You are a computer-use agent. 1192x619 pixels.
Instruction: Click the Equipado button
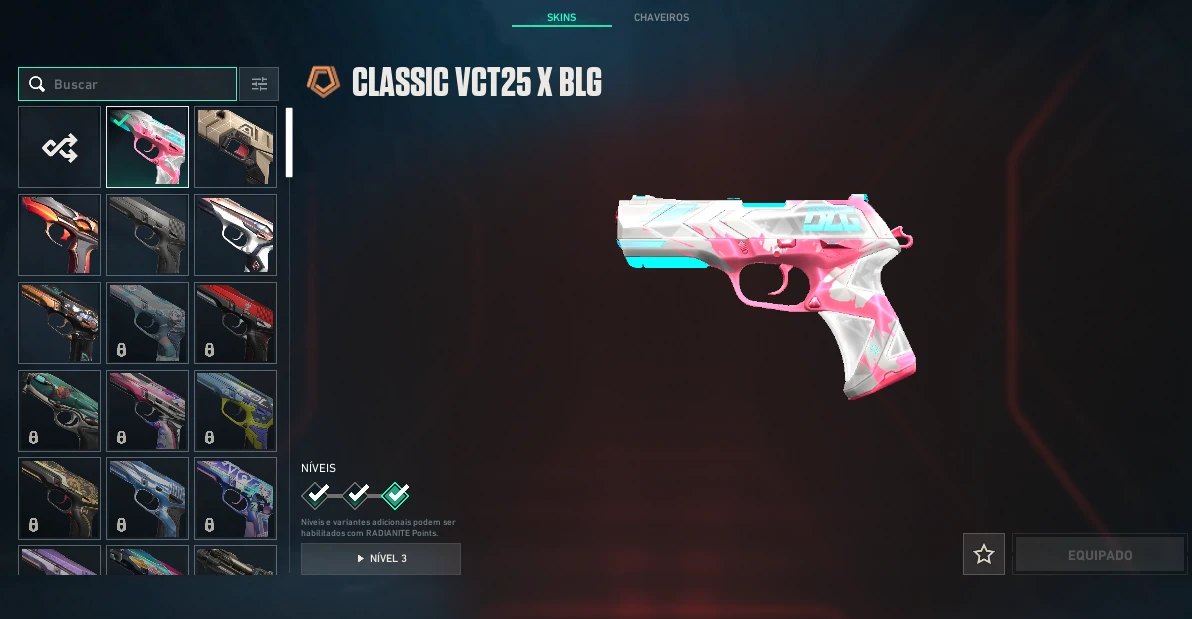coord(1099,555)
